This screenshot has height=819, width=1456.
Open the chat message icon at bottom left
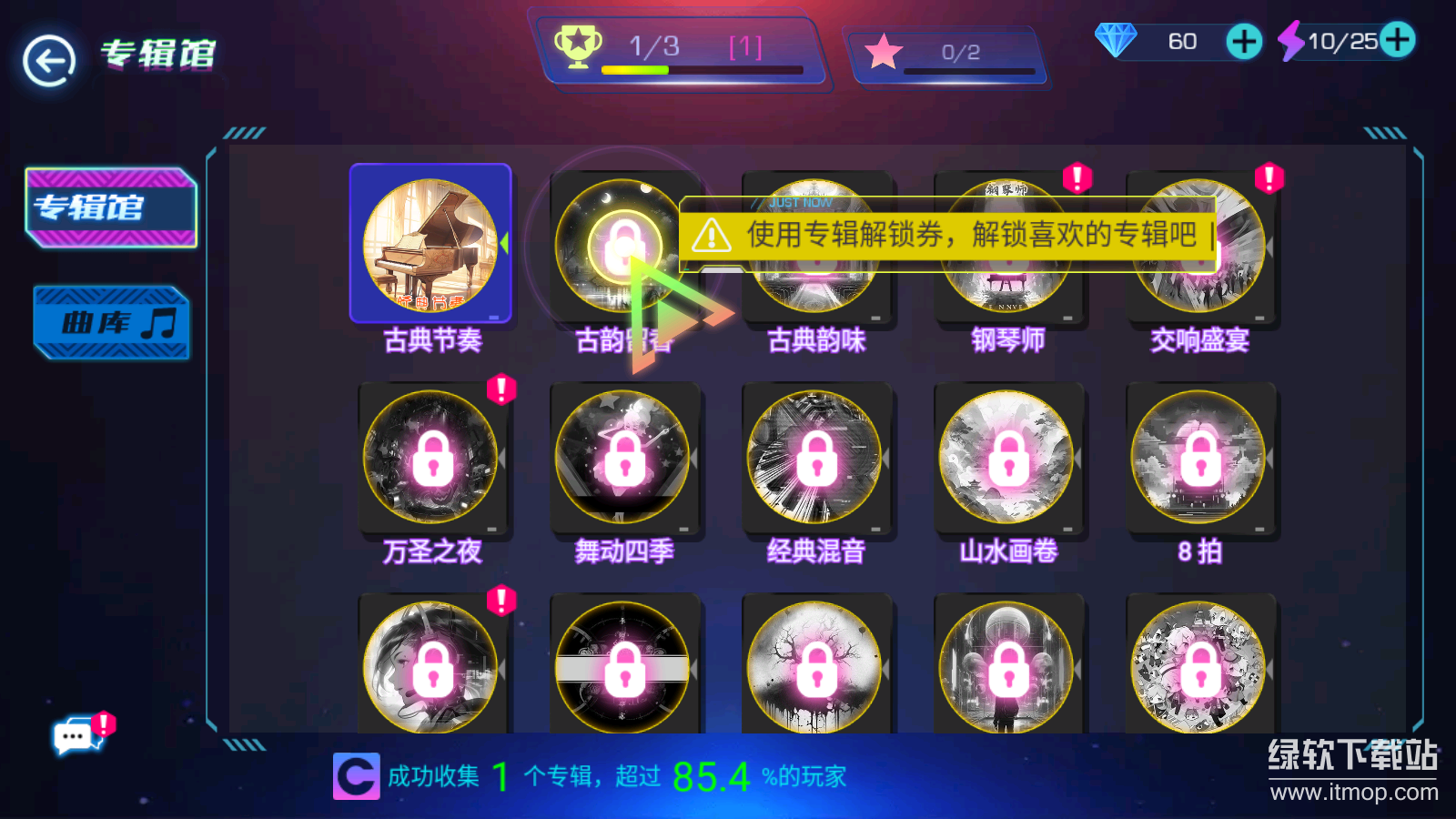[75, 737]
